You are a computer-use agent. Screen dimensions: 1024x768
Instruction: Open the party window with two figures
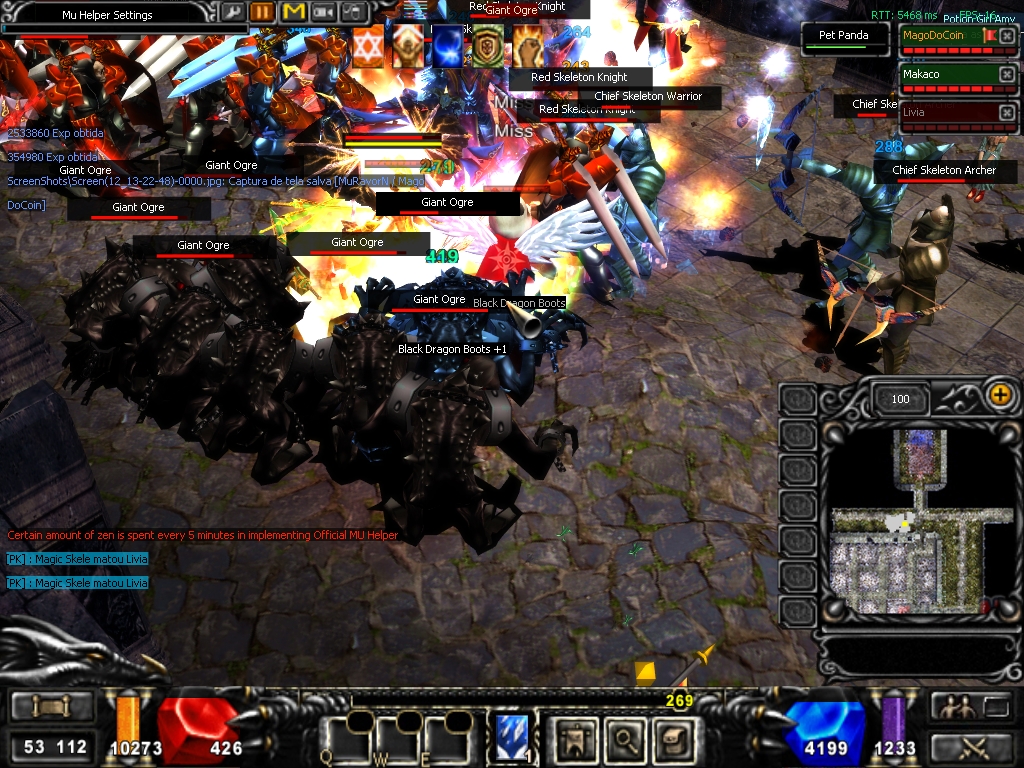pos(951,707)
